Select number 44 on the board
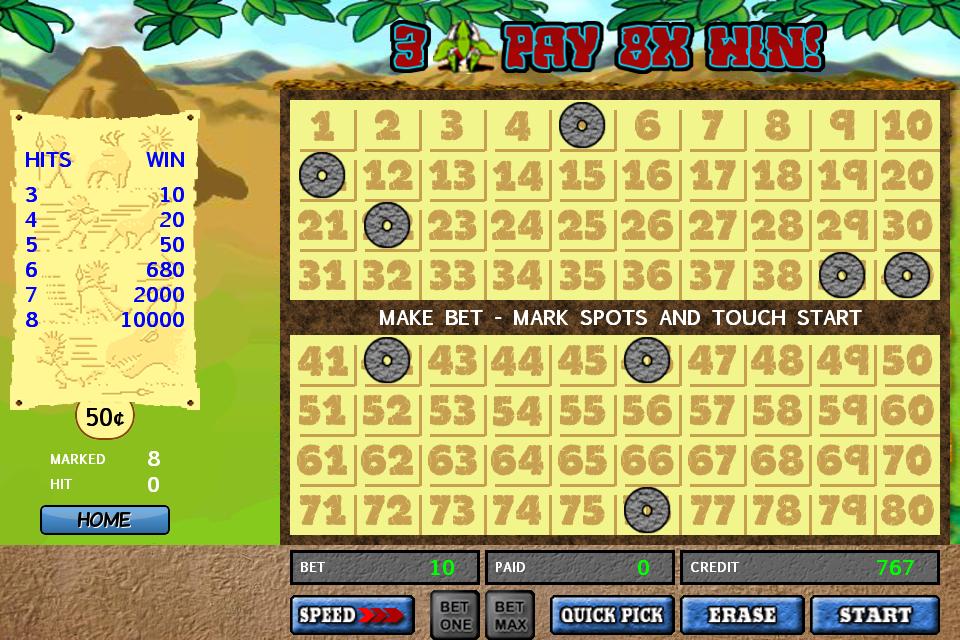The width and height of the screenshot is (960, 640). (517, 360)
